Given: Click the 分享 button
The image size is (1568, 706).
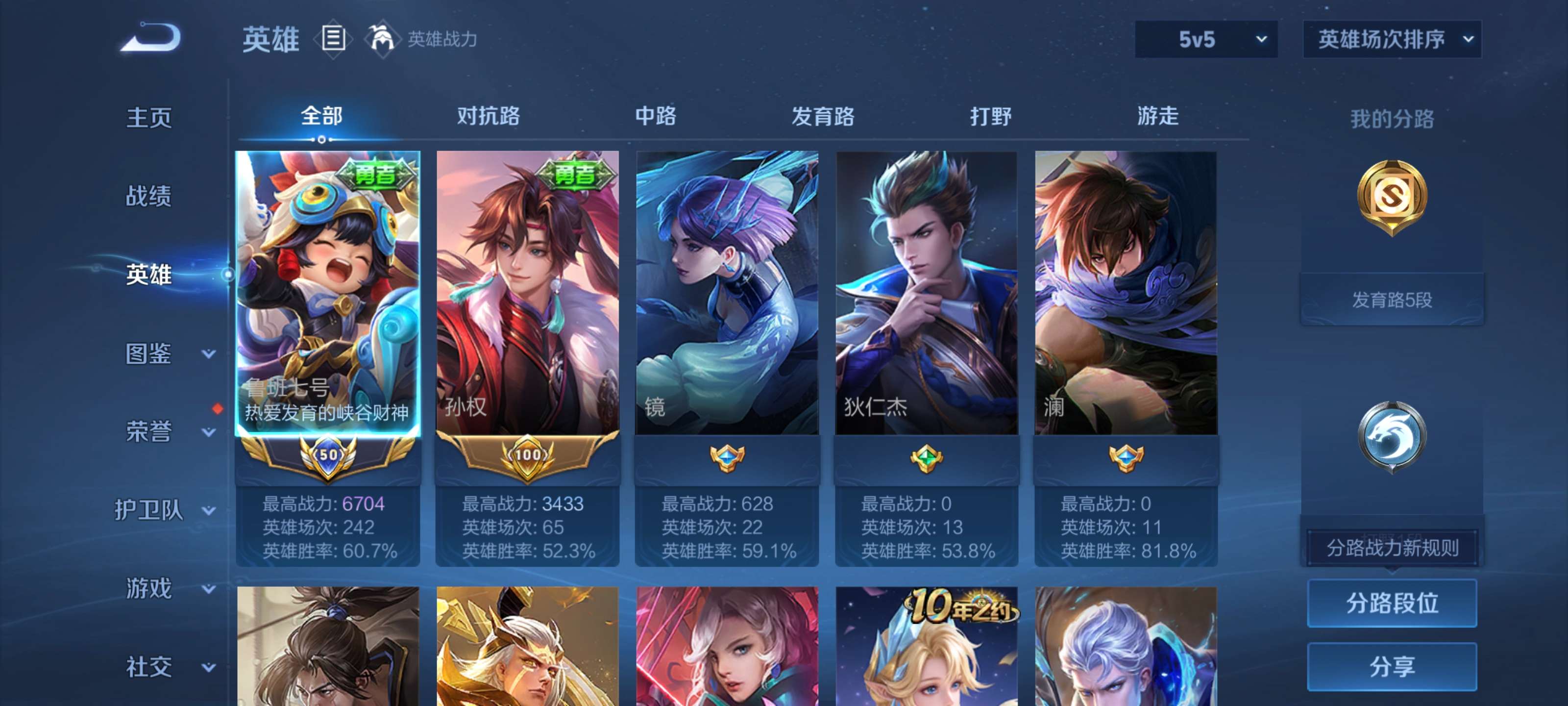Looking at the screenshot, I should 1393,667.
